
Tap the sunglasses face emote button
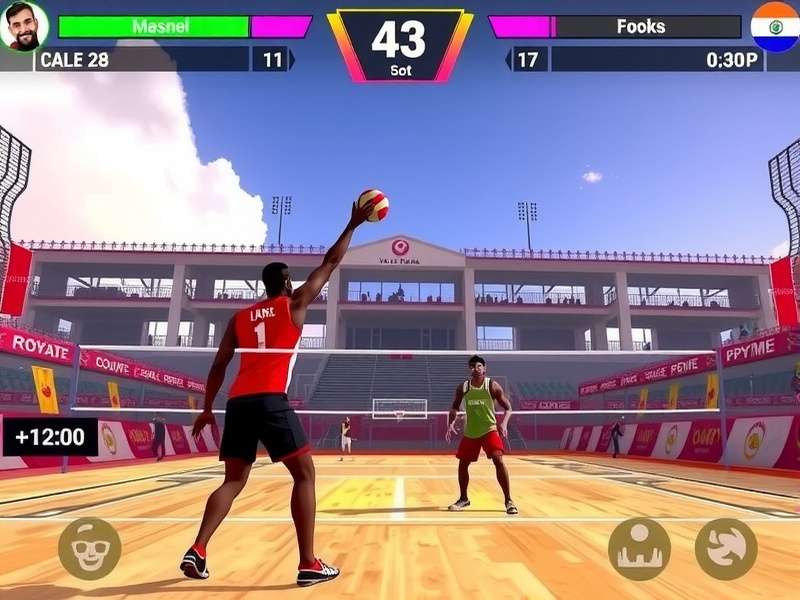pyautogui.click(x=90, y=548)
